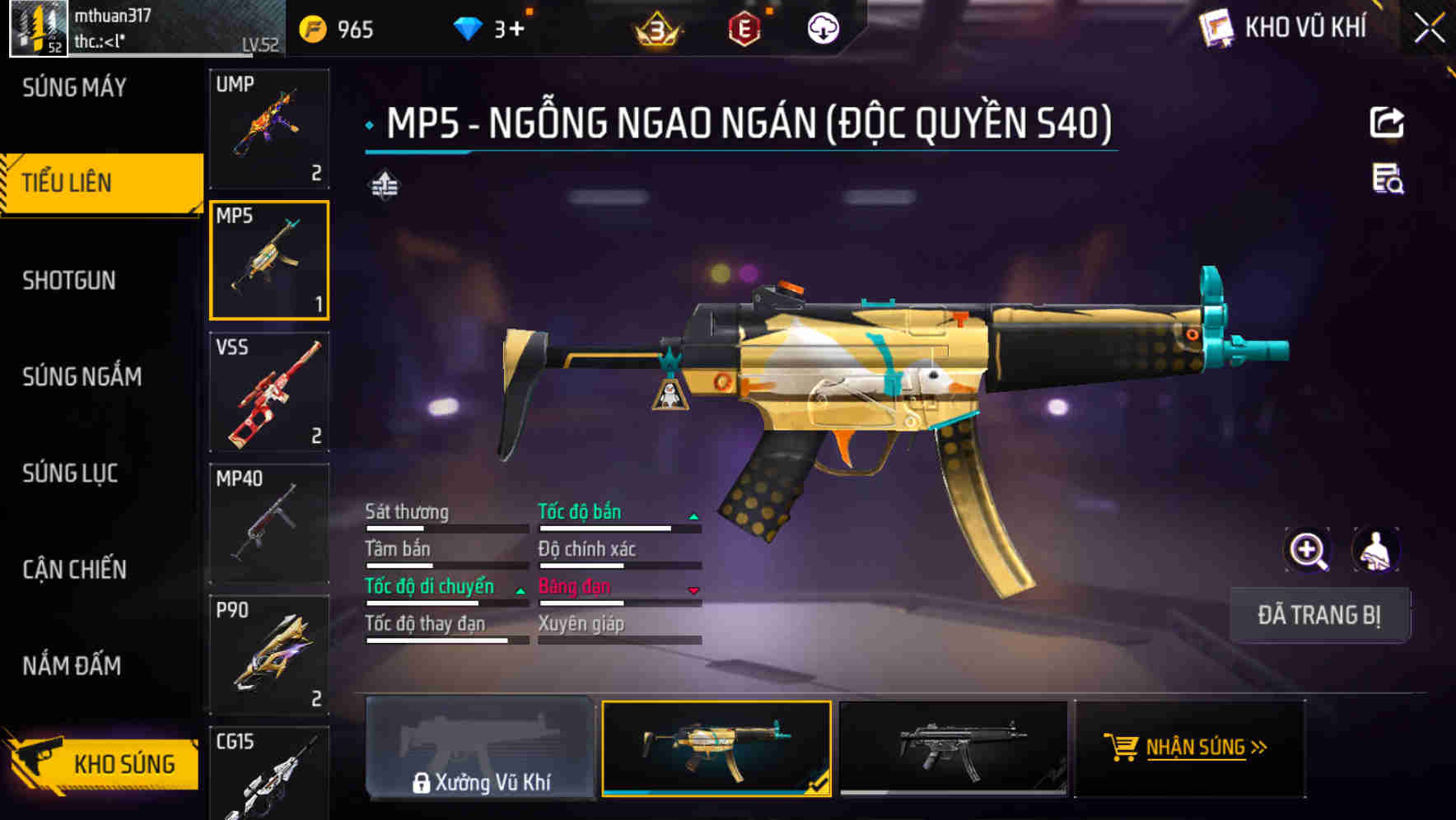Switch to the Súng Máy category
The width and height of the screenshot is (1456, 820).
point(74,88)
